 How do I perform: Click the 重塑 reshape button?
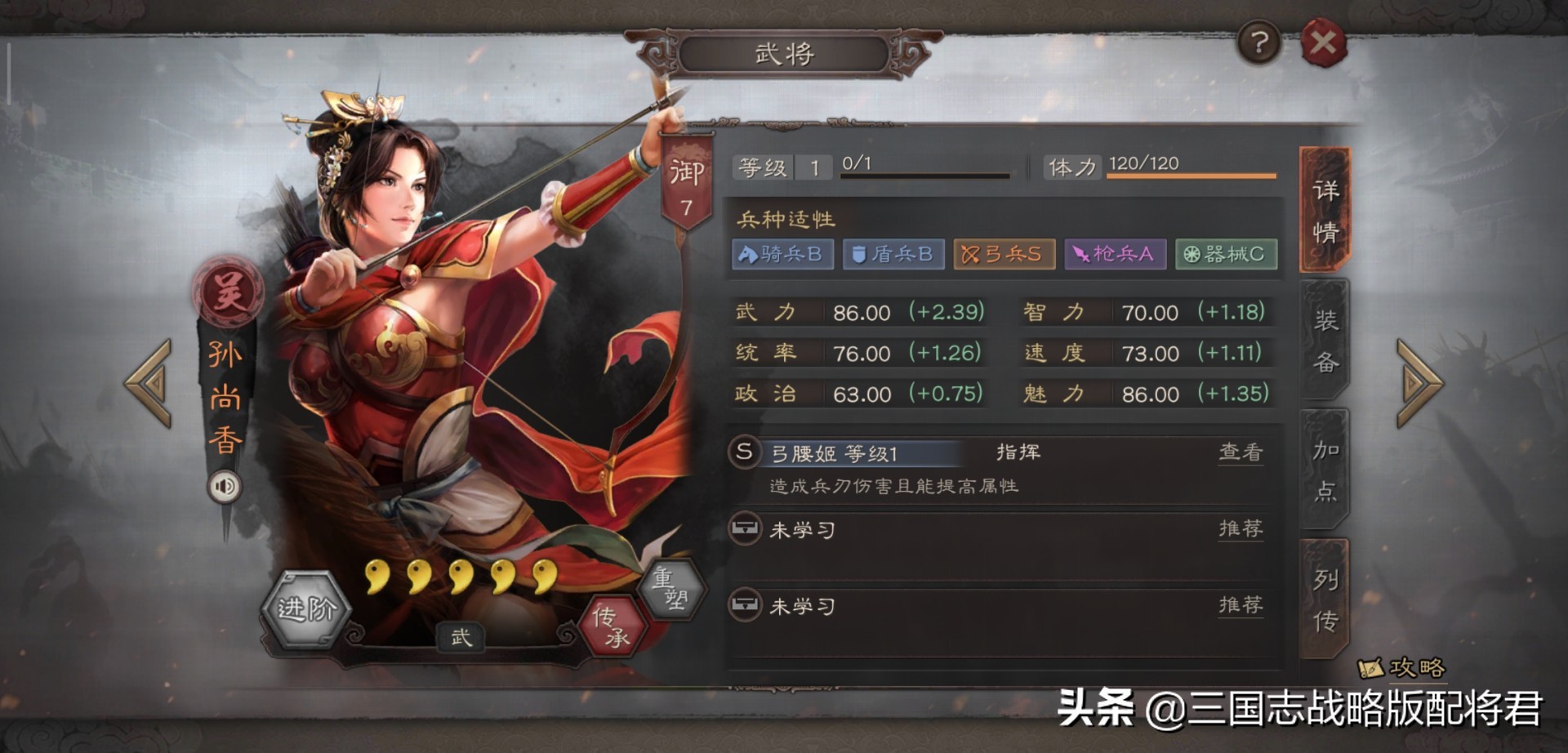[x=670, y=587]
